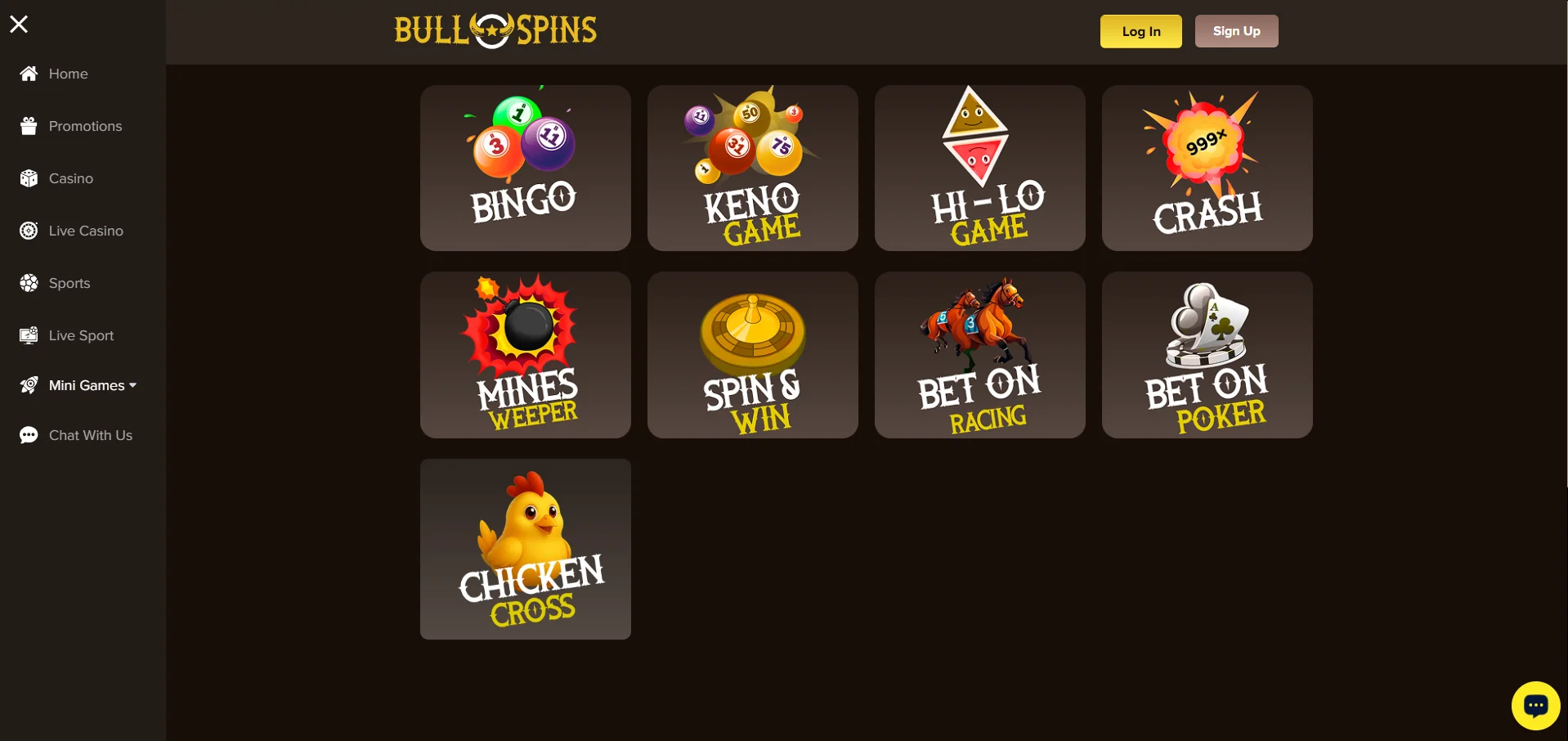1568x741 pixels.
Task: Expand the Mini Games dropdown chevron
Action: pos(132,385)
